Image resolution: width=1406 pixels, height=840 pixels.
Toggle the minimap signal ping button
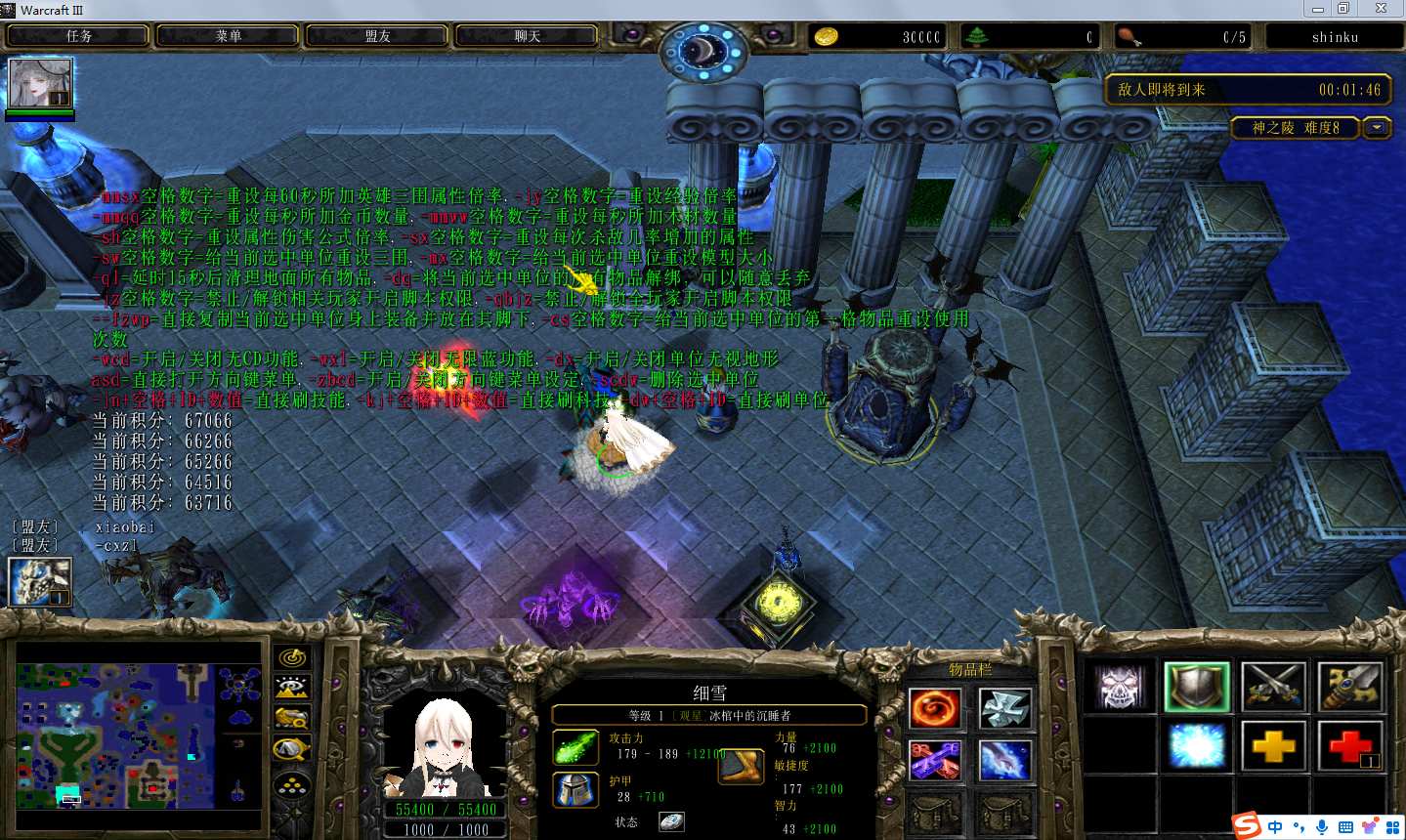292,658
